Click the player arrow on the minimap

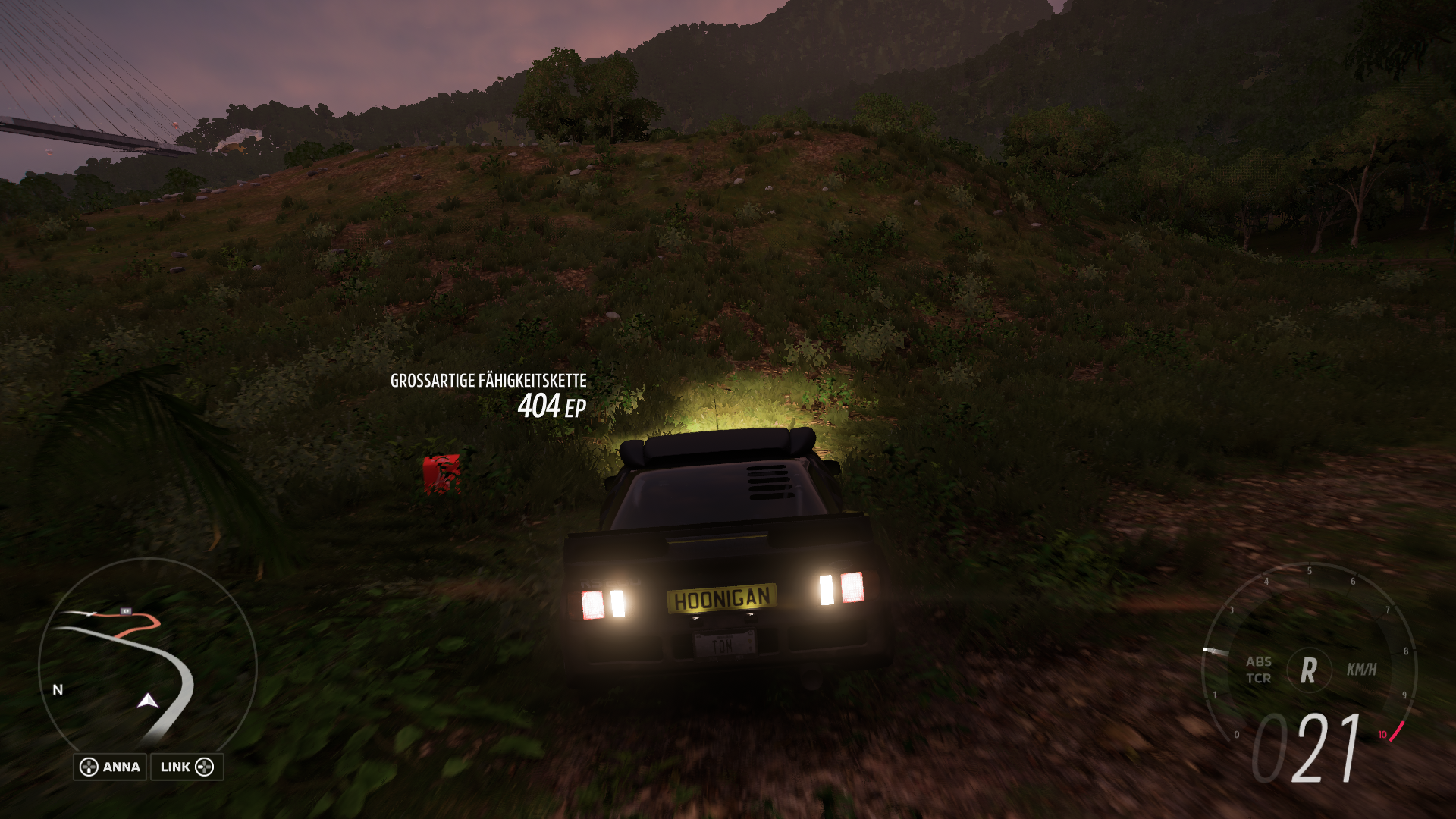(146, 701)
